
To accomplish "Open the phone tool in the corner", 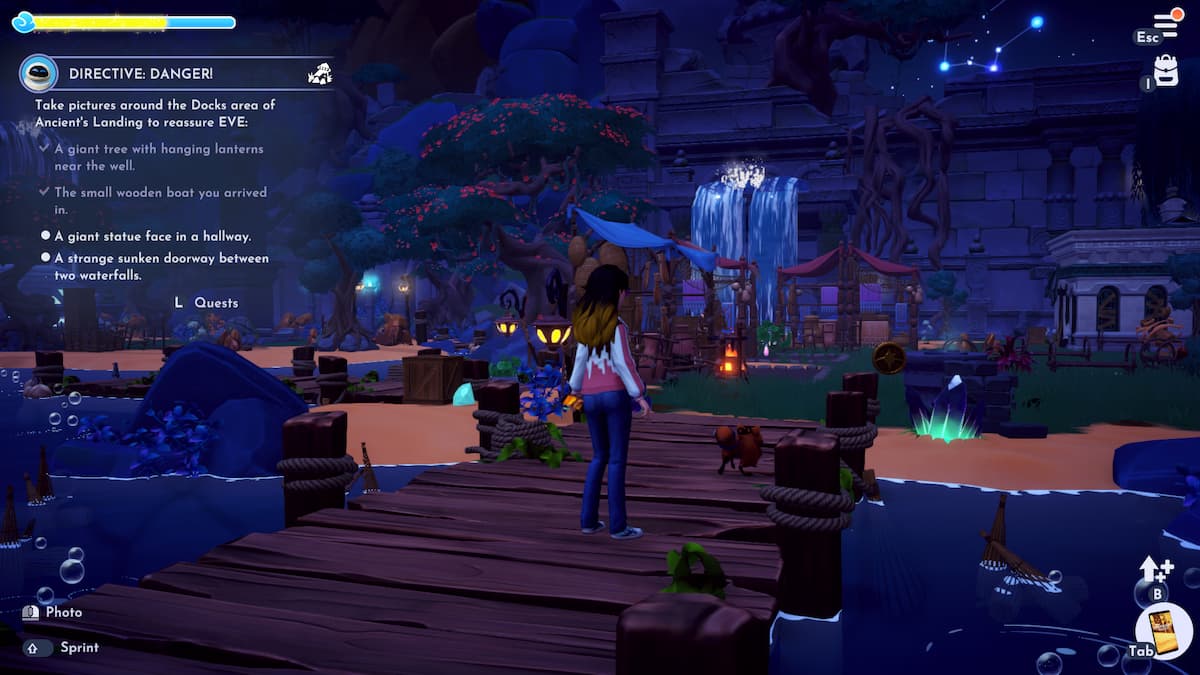I will tap(1163, 631).
